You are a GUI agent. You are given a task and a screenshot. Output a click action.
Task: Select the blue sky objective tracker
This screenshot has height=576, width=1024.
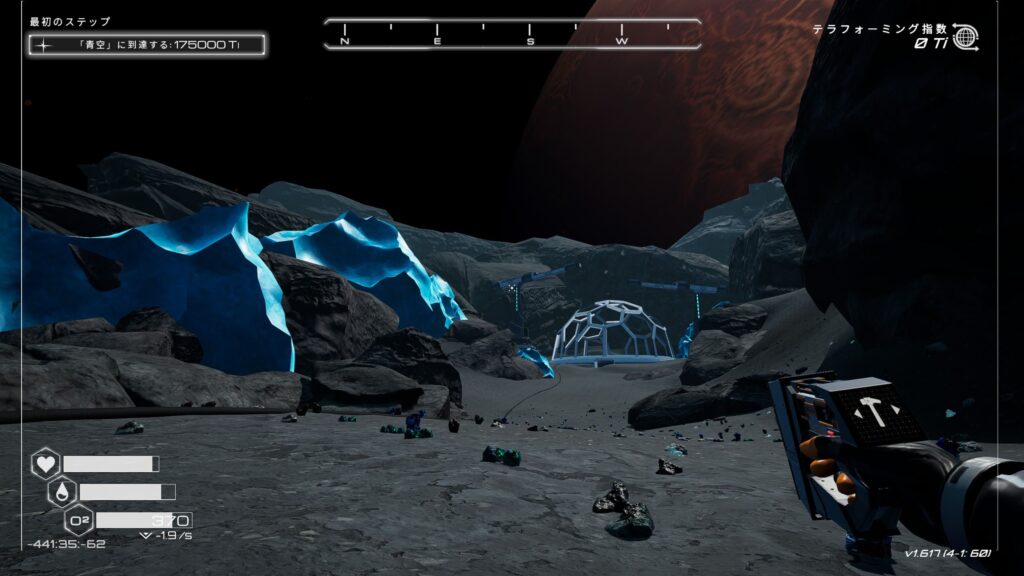pos(147,44)
